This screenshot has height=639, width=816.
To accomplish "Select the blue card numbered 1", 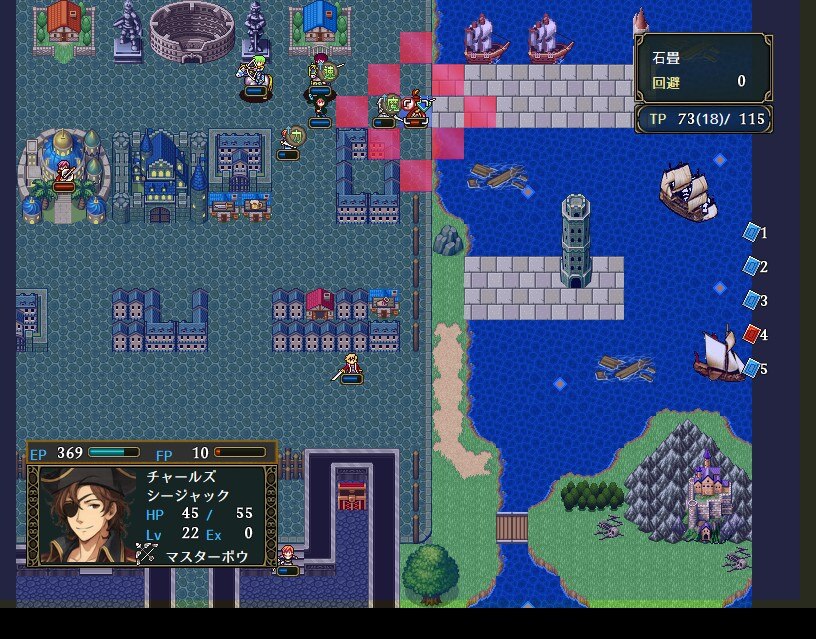I will point(752,232).
